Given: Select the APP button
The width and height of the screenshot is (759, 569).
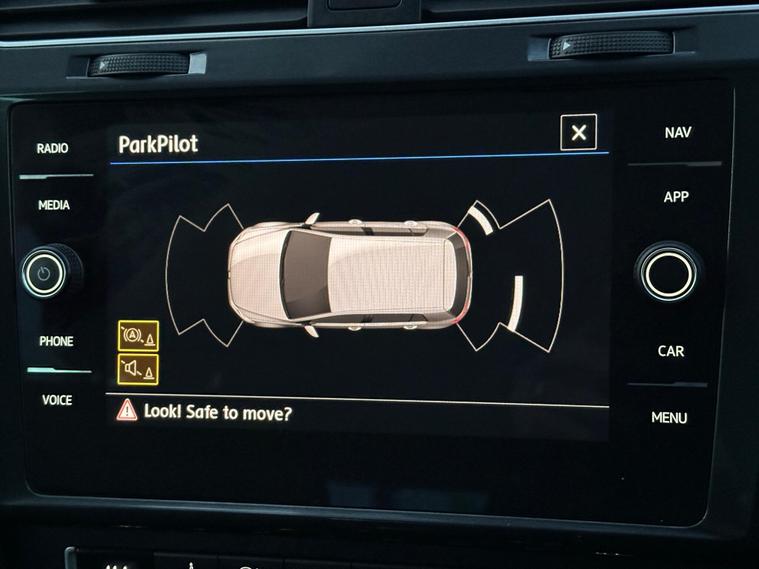Looking at the screenshot, I should tap(676, 197).
